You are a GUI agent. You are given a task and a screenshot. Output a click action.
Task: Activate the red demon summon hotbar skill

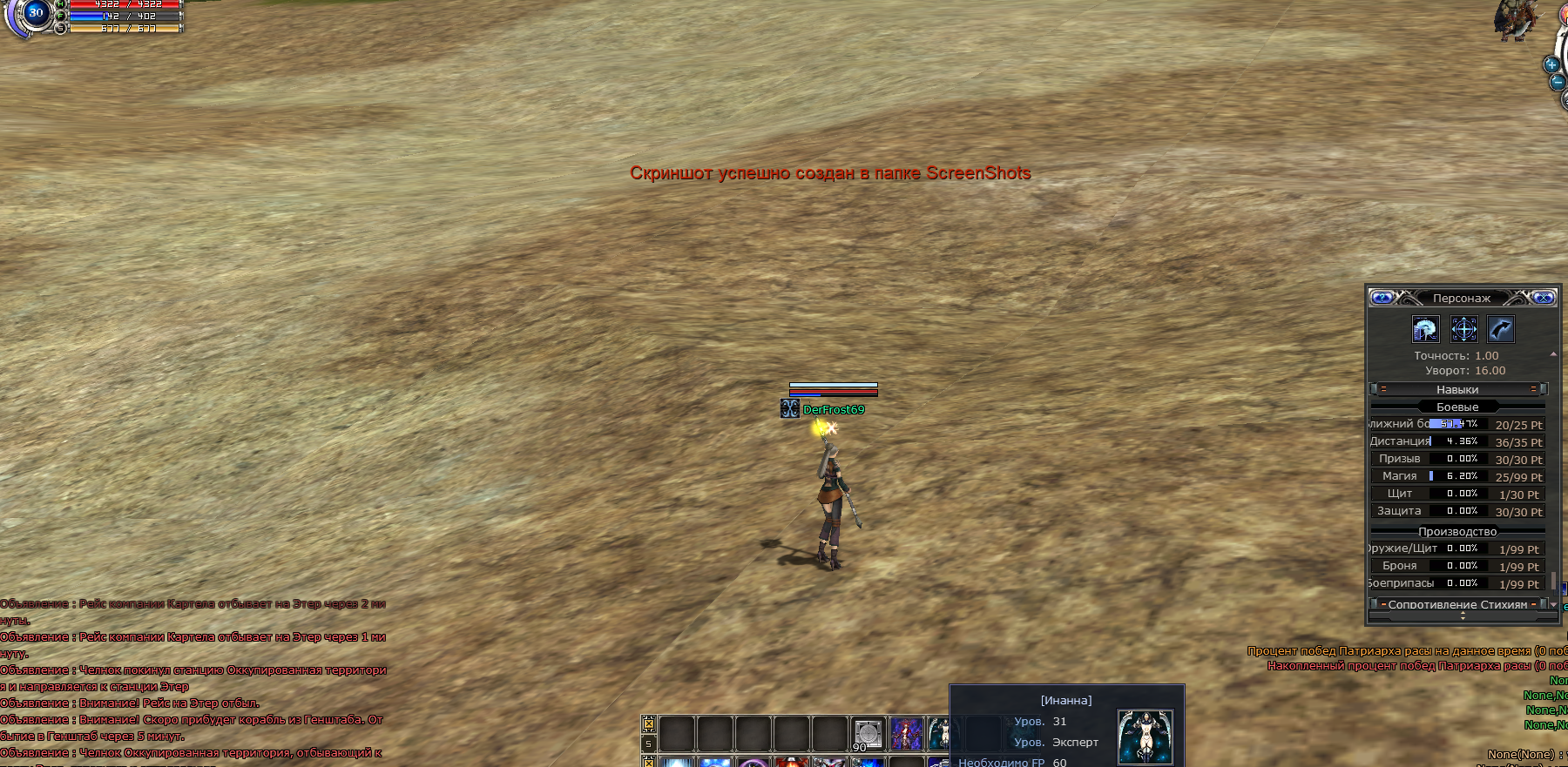pos(906,734)
